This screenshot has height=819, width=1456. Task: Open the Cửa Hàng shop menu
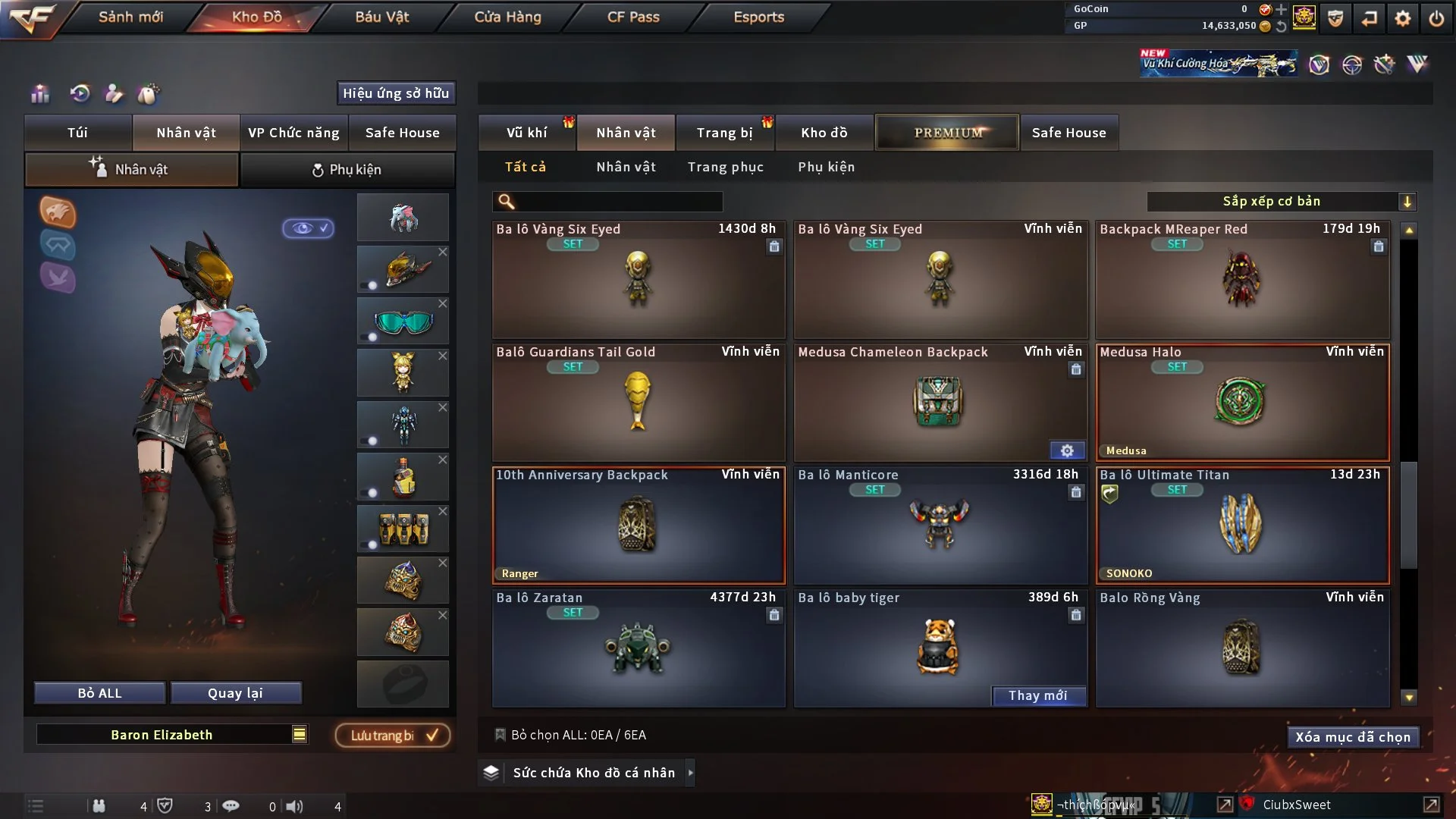[x=507, y=17]
